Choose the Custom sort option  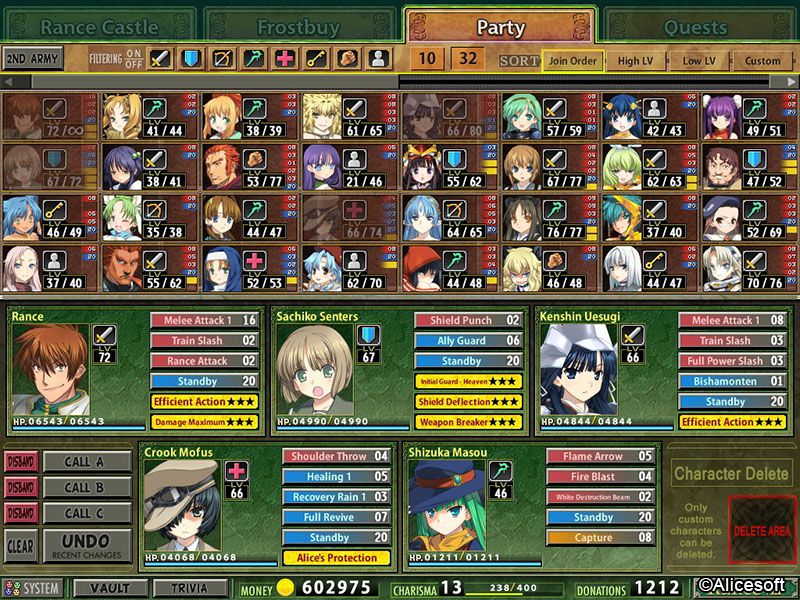762,61
